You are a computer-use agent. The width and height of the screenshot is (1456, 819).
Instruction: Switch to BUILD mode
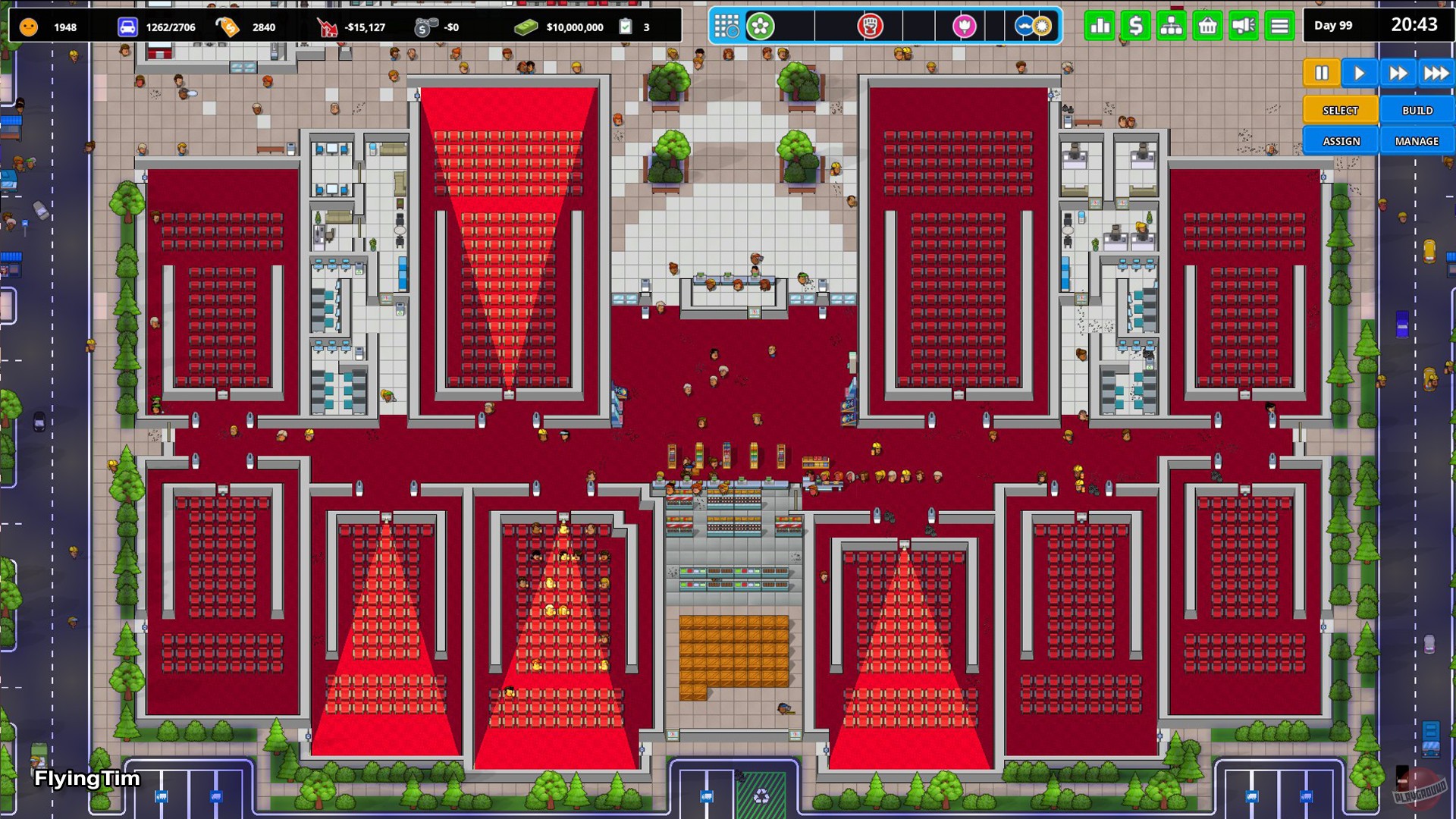(1417, 110)
